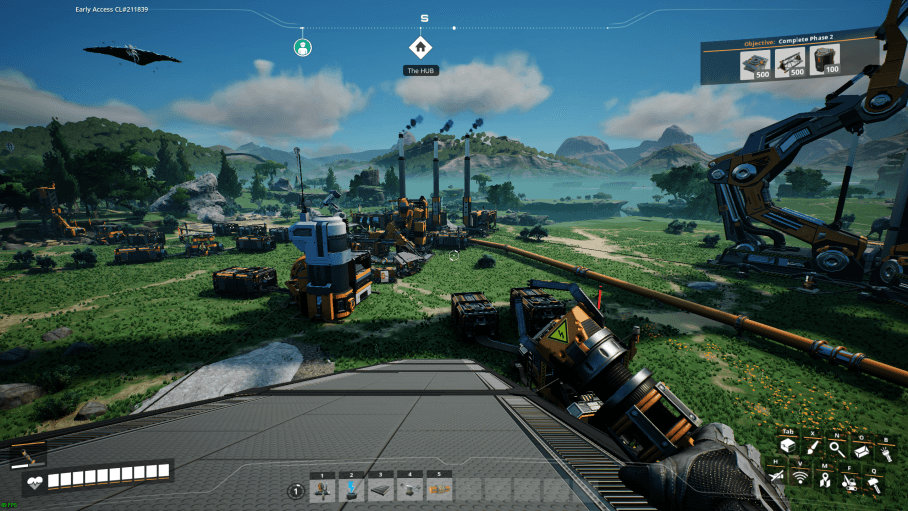Activate the paintbrush customizer icon

(x=811, y=448)
